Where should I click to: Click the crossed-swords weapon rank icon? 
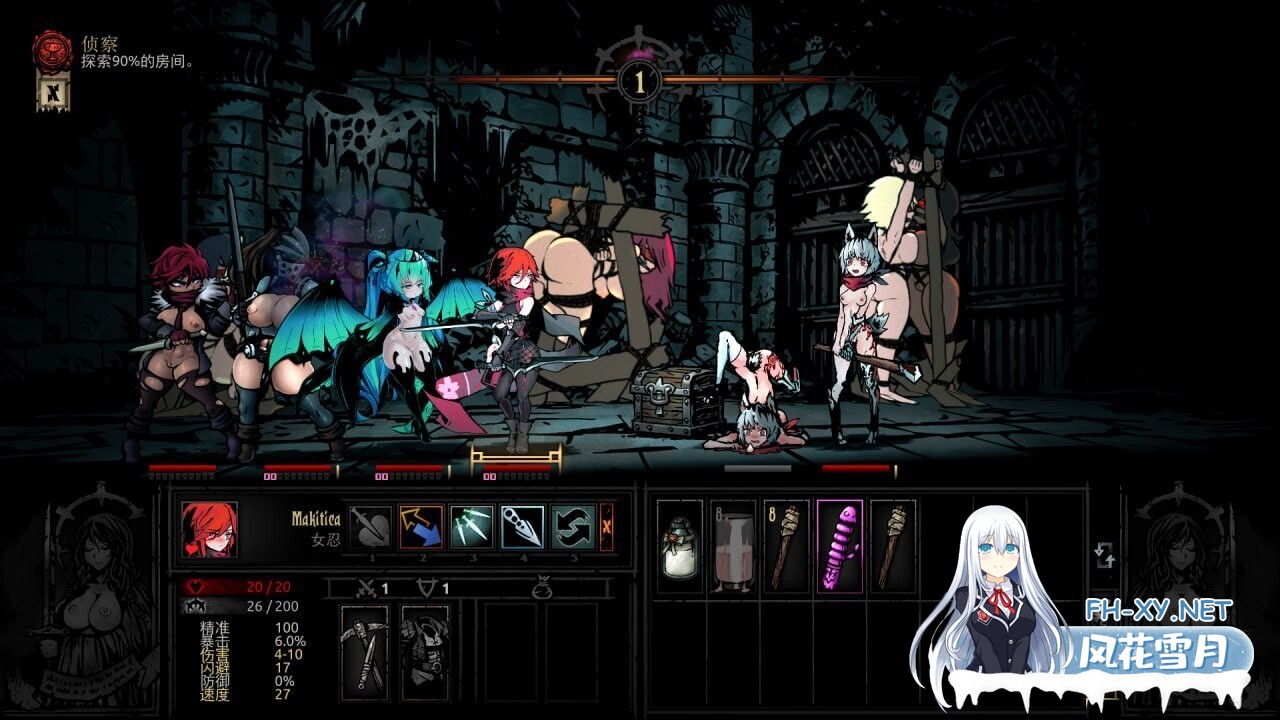(x=367, y=588)
